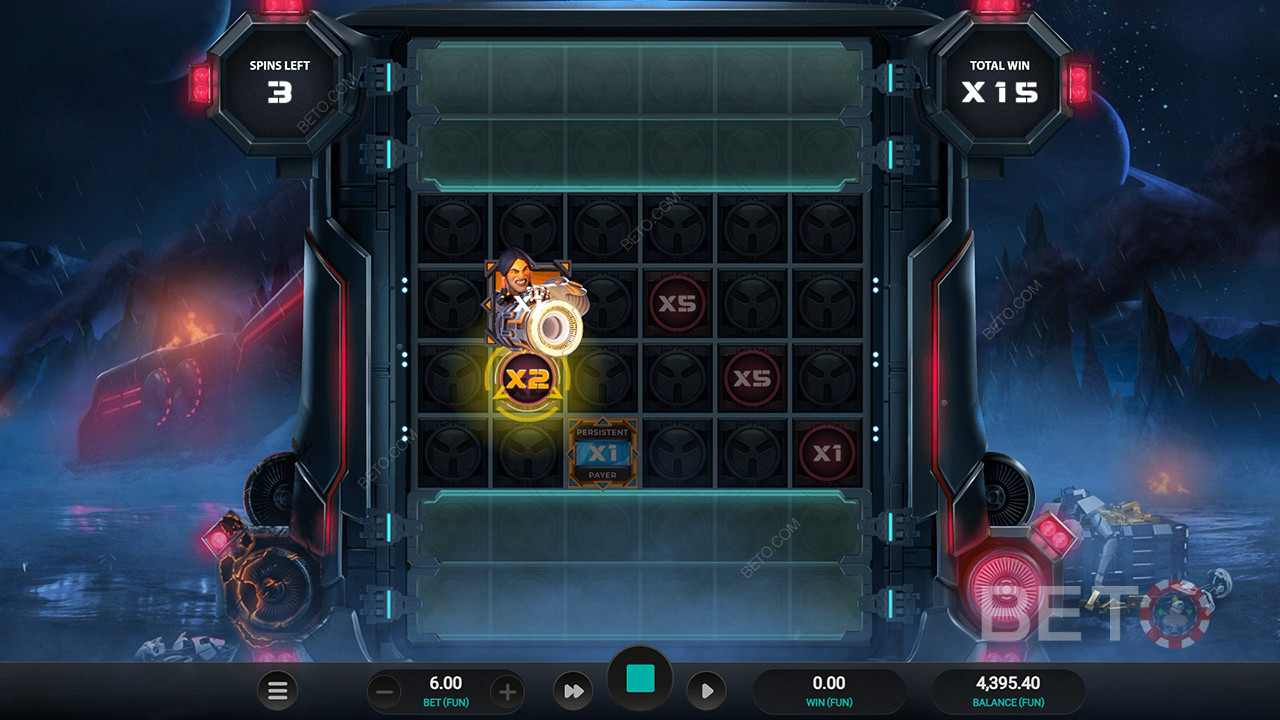Decrease the bet amount
The width and height of the screenshot is (1280, 720).
tap(384, 691)
